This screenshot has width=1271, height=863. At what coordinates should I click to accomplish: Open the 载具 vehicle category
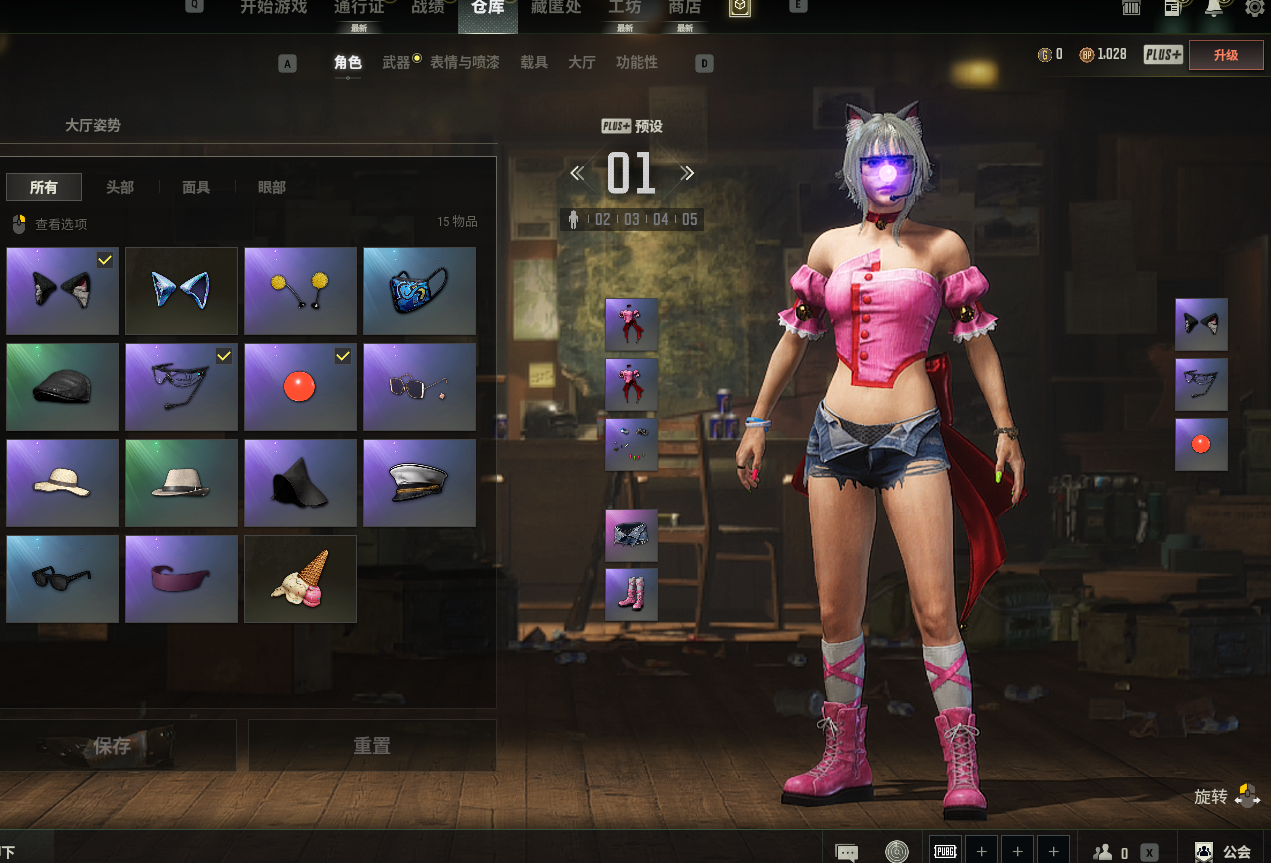(x=534, y=62)
